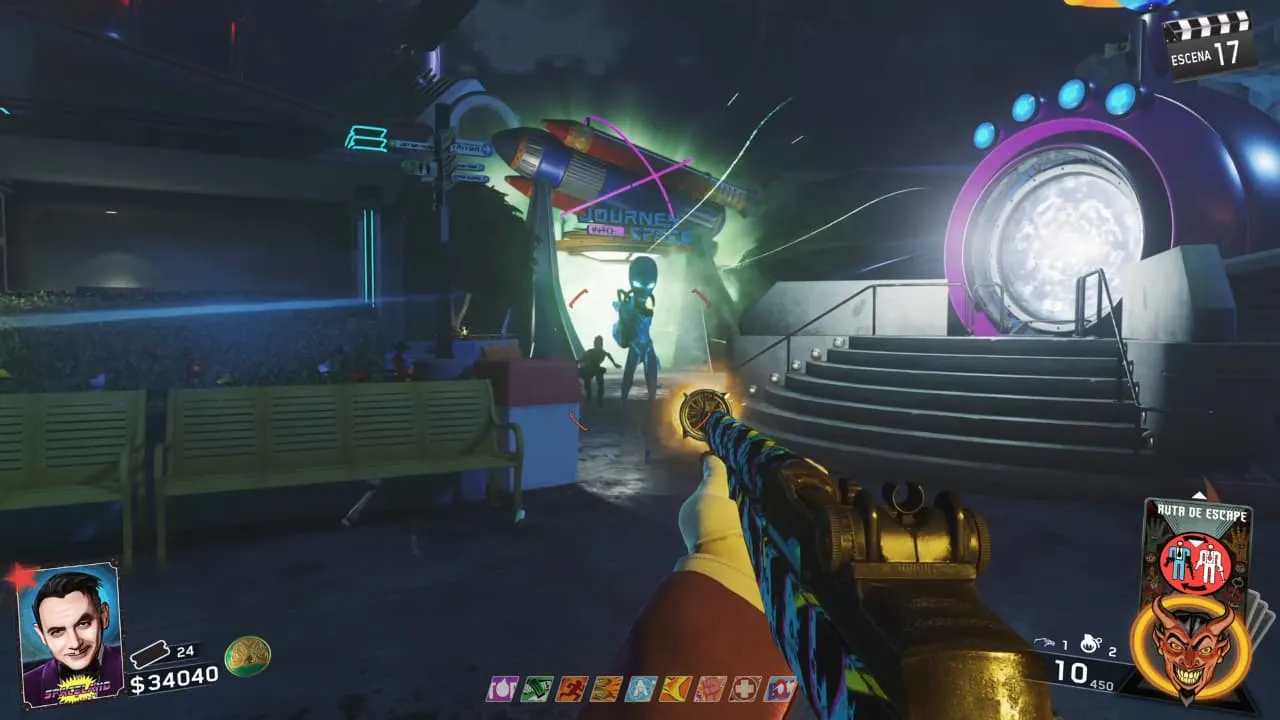Image resolution: width=1280 pixels, height=720 pixels.
Task: Click the medical cross perk icon
Action: [745, 688]
